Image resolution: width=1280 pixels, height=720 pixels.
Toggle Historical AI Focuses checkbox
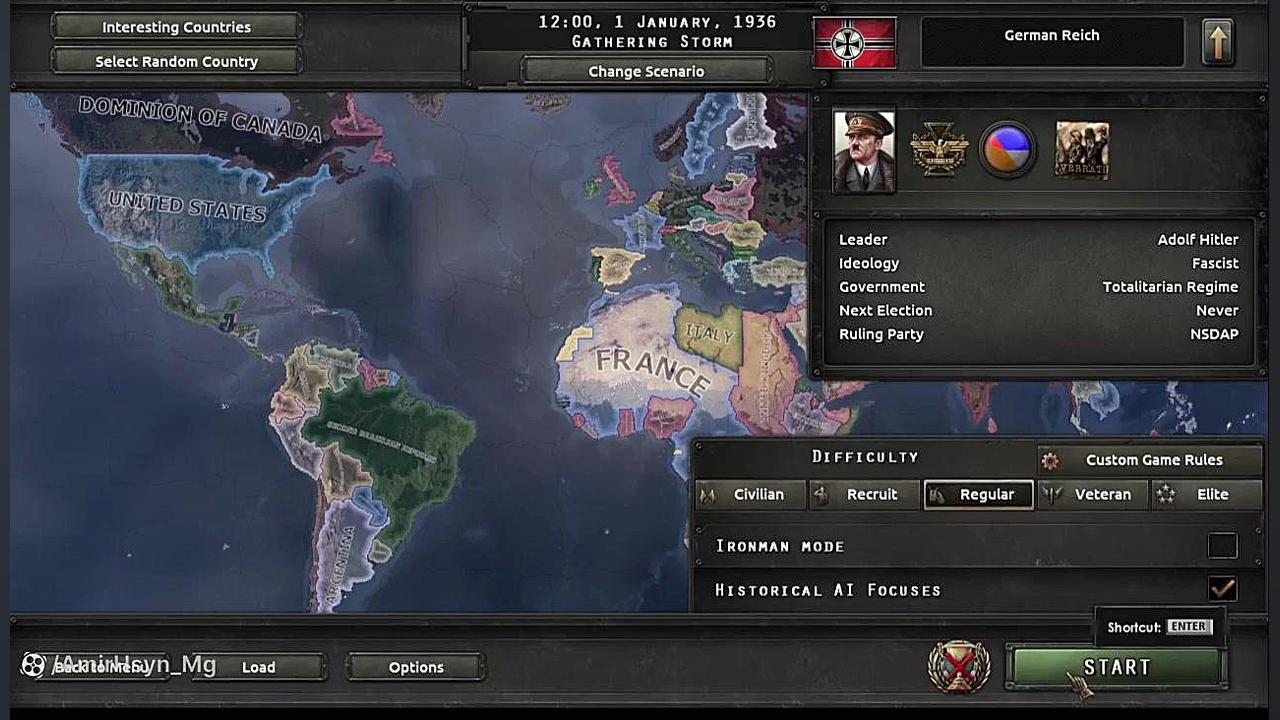tap(1222, 589)
